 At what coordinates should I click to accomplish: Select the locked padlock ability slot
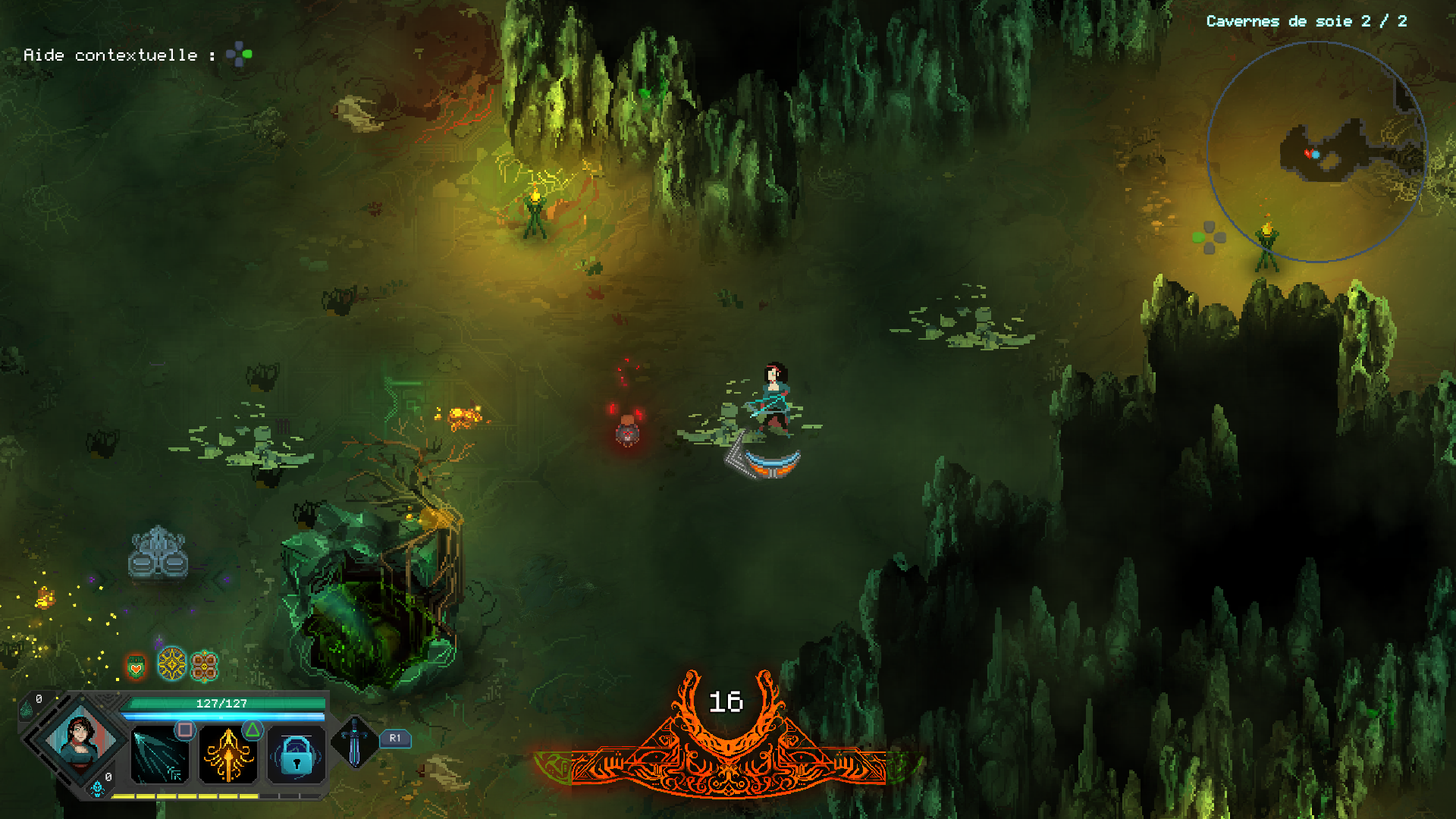297,755
